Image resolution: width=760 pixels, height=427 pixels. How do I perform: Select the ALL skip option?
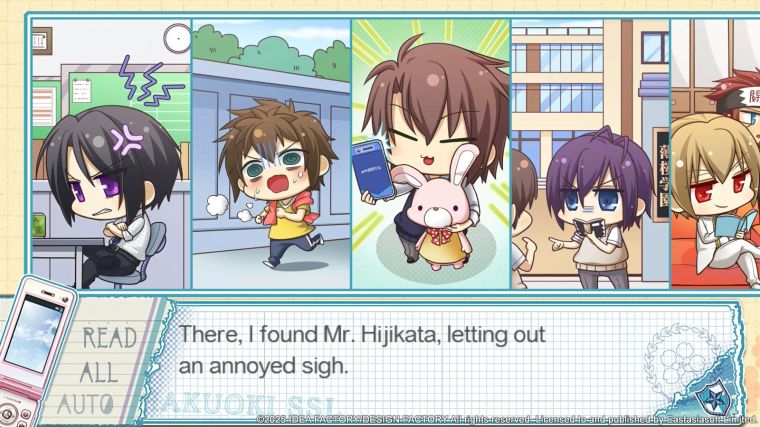[101, 371]
